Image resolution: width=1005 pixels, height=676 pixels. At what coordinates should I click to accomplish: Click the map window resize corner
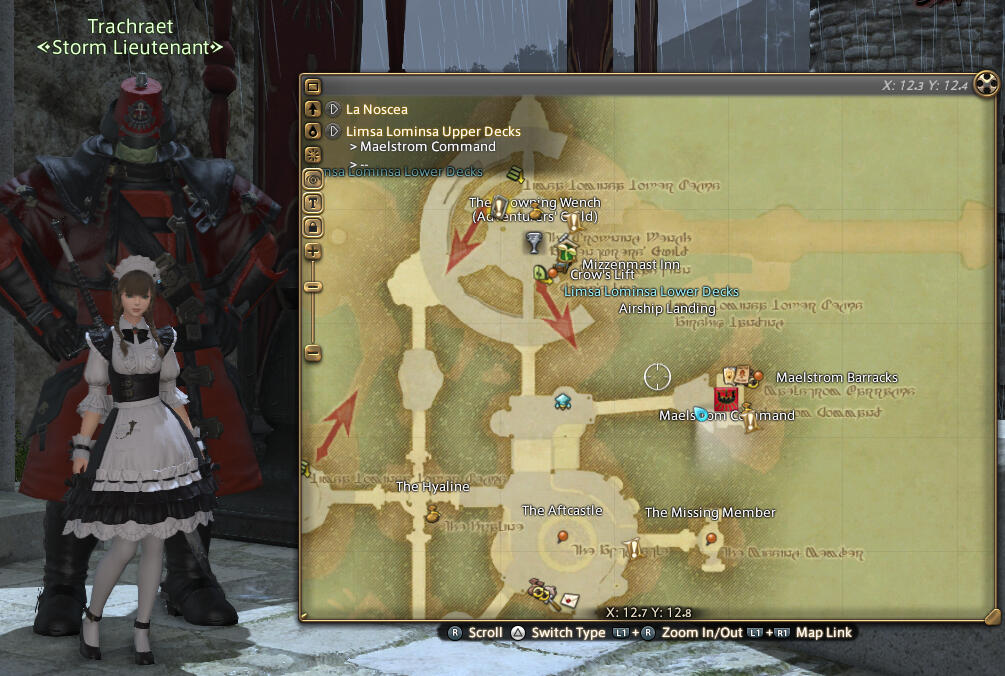(991, 615)
